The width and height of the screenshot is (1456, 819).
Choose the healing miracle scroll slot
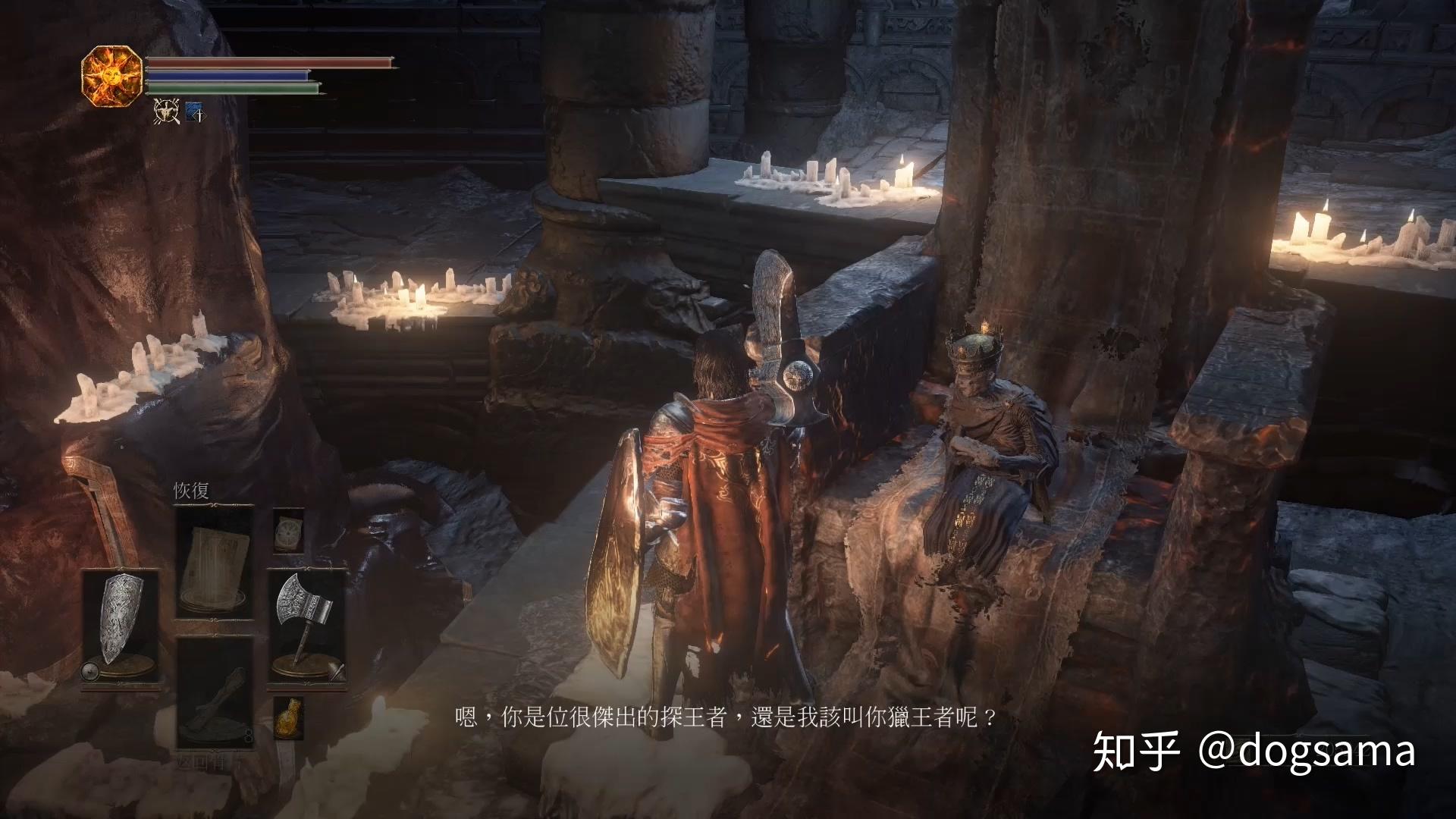pos(215,563)
